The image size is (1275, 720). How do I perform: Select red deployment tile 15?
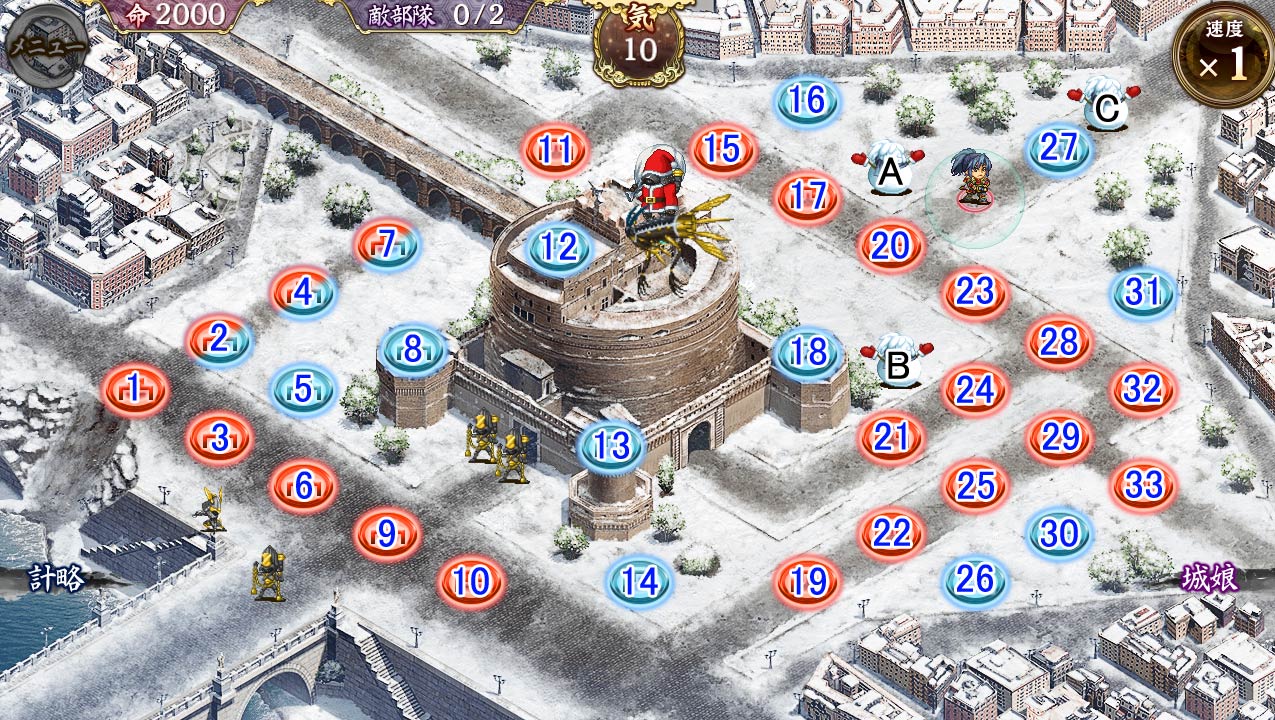(722, 149)
